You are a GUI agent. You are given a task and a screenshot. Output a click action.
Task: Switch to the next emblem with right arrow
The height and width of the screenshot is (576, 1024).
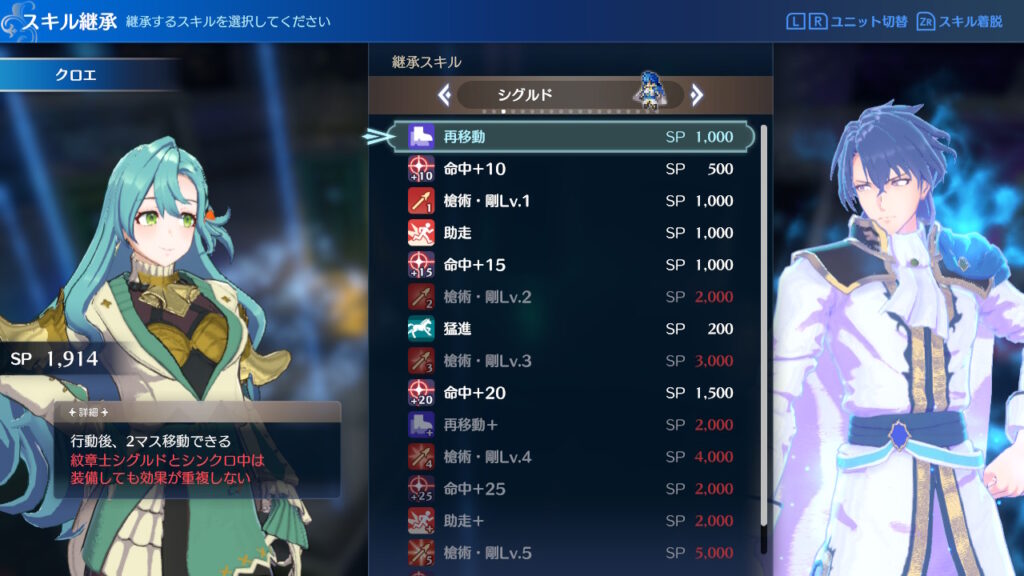[697, 95]
